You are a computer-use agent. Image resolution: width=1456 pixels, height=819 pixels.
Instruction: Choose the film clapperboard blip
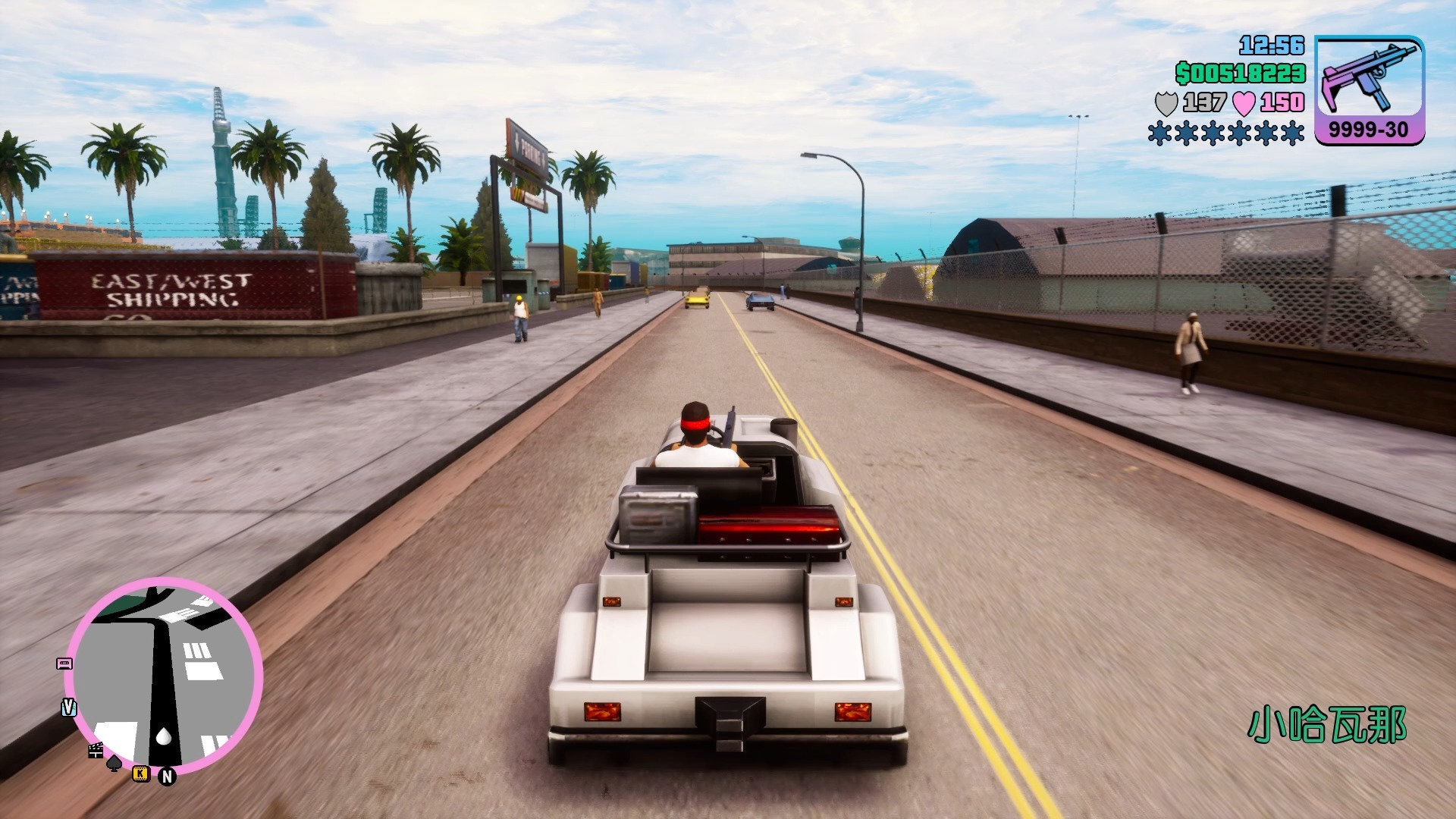tap(96, 751)
